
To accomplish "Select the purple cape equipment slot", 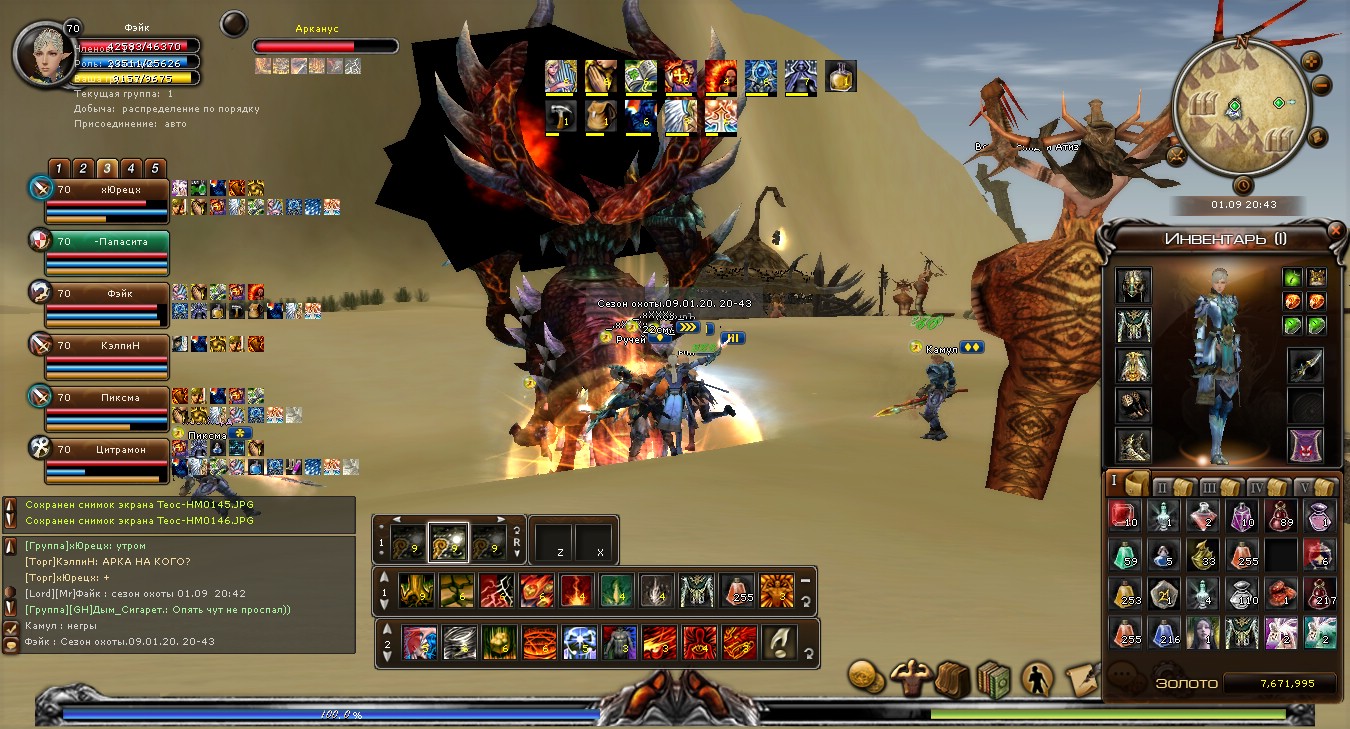I will point(1305,445).
